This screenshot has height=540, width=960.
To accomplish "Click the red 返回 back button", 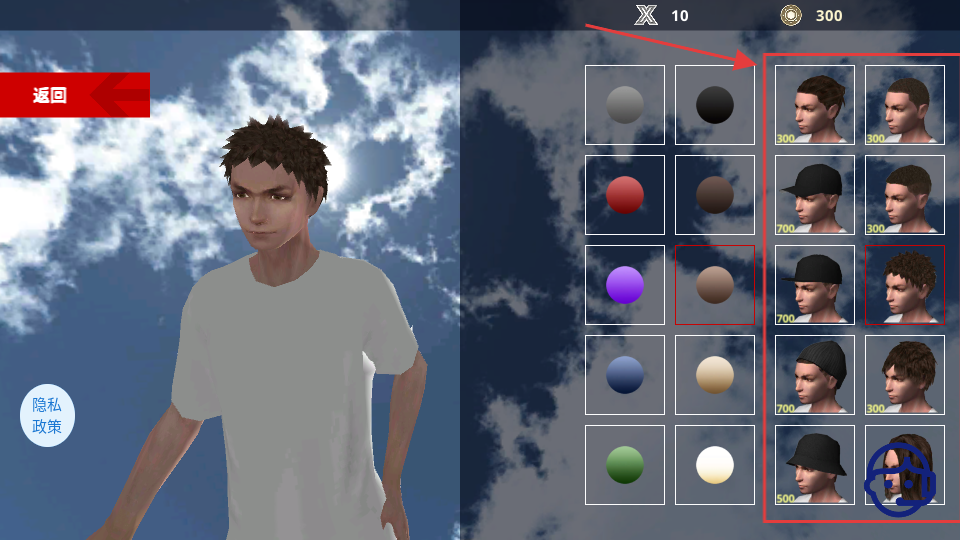I will coord(75,95).
